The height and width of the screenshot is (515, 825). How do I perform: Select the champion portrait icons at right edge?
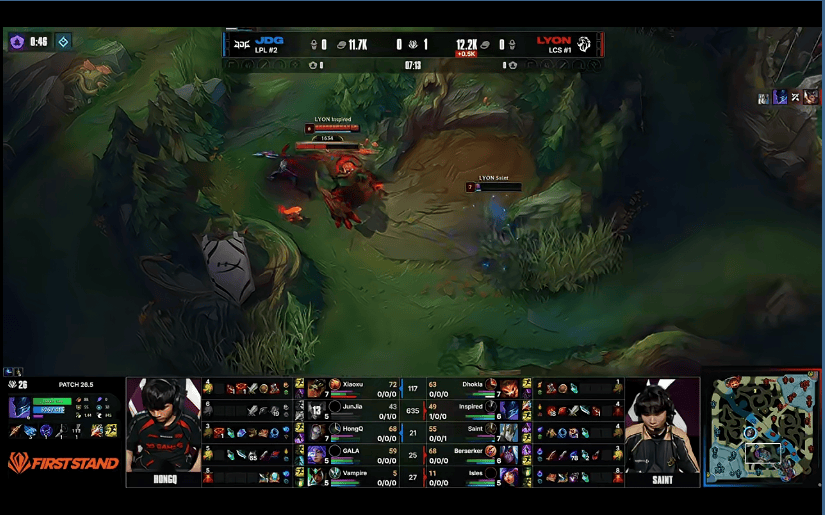(790, 97)
